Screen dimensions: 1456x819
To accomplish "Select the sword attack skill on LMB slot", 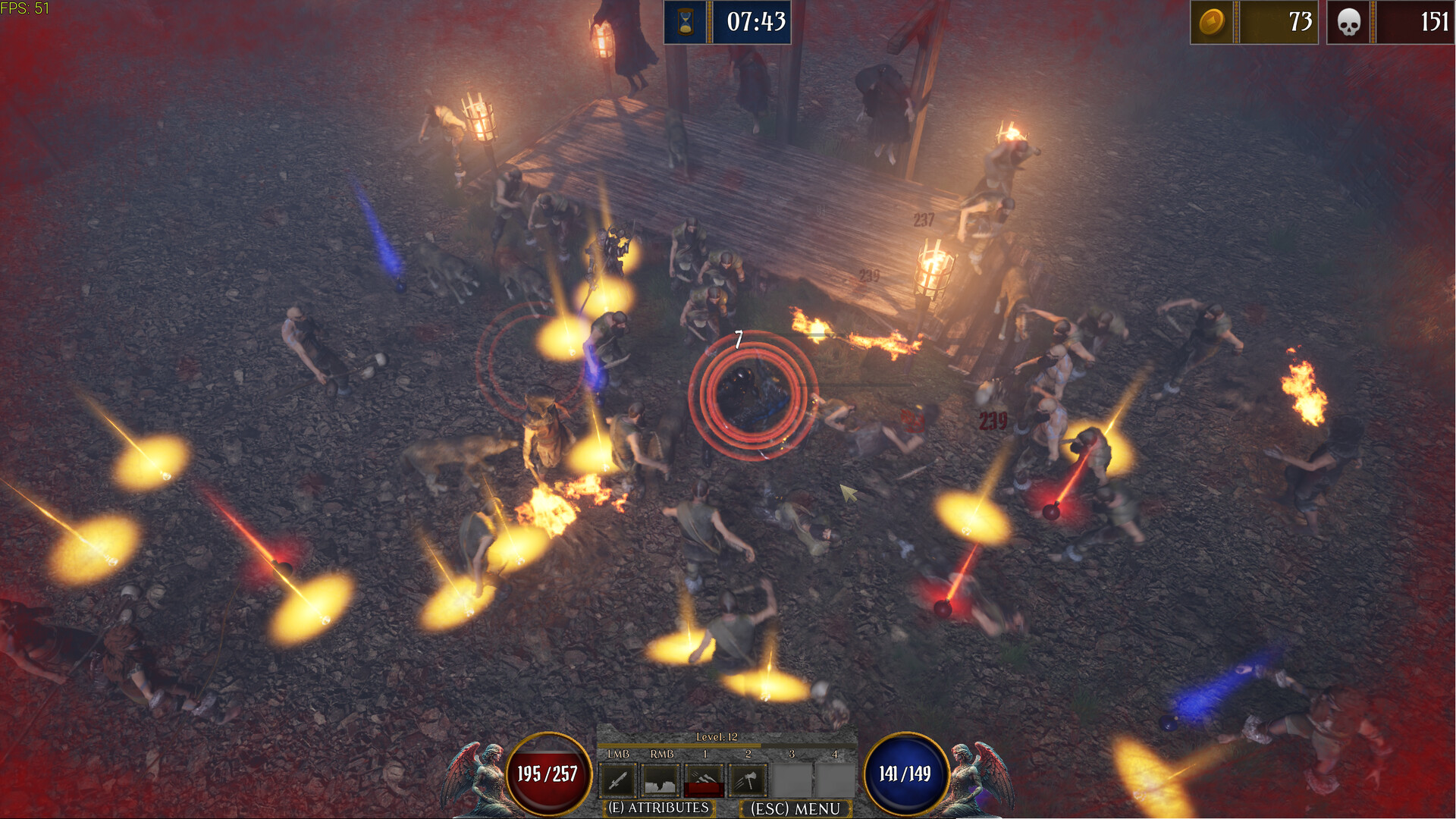I will pyautogui.click(x=617, y=781).
